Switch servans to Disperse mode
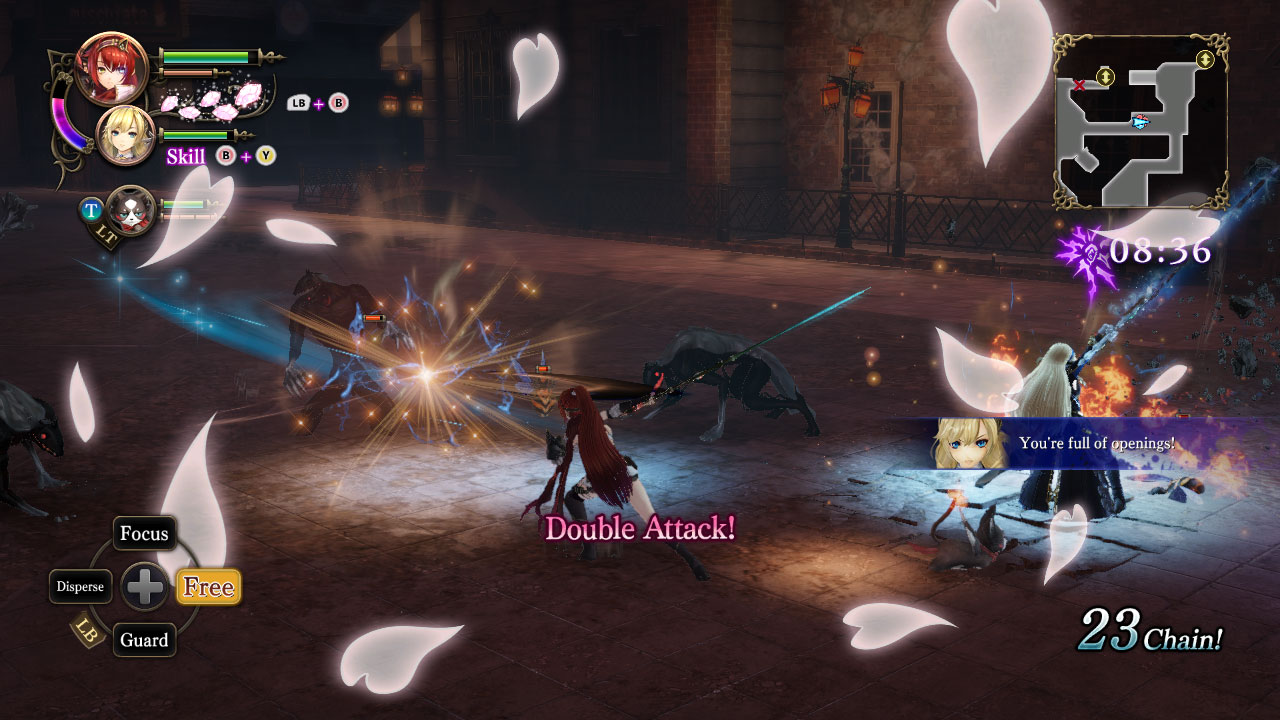The width and height of the screenshot is (1280, 720). click(x=81, y=587)
